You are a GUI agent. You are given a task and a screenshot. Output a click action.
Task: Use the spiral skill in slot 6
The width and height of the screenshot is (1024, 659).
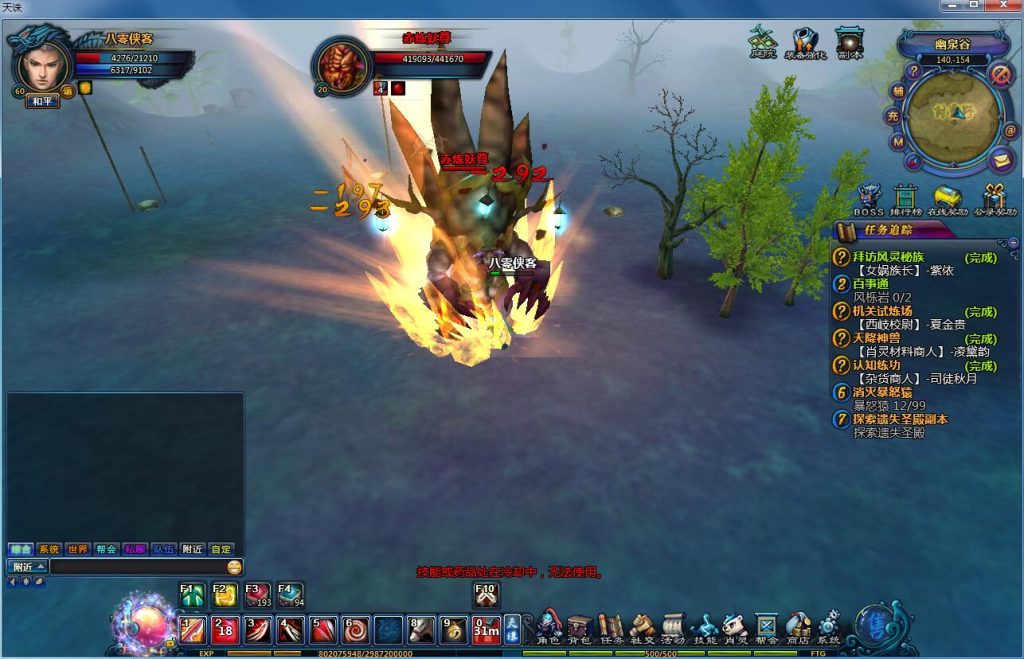[356, 630]
